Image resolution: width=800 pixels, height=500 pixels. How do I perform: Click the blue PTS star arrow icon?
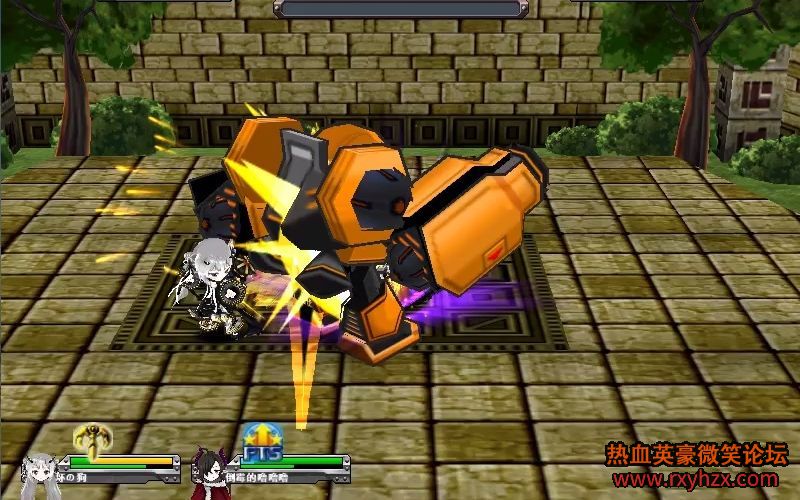[x=261, y=441]
